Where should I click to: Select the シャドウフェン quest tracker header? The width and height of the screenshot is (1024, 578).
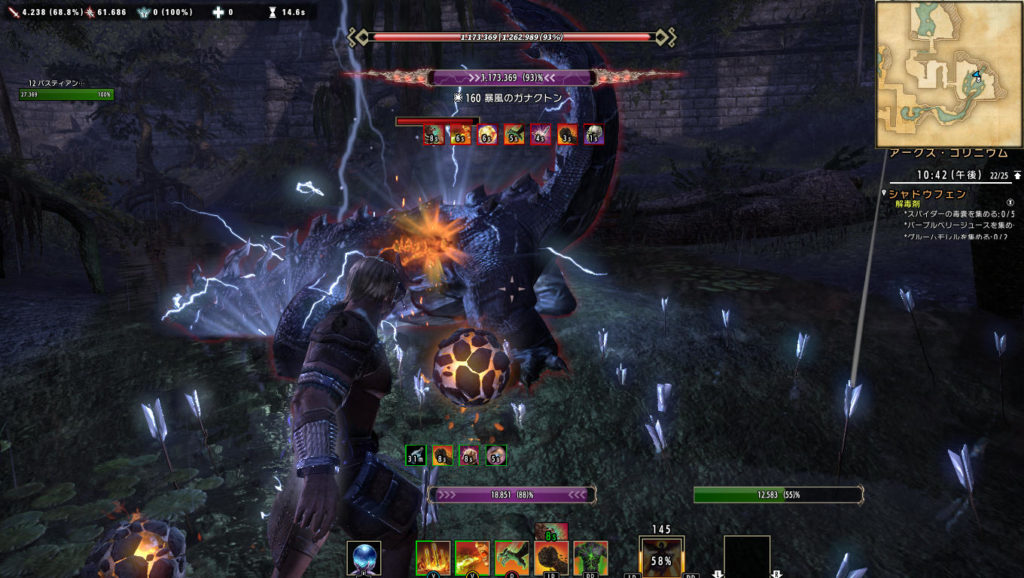(930, 193)
